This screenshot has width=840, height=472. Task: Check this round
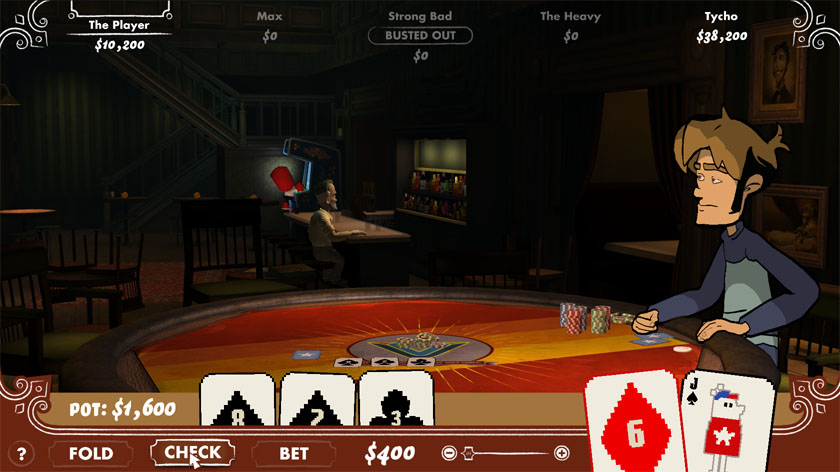click(192, 453)
